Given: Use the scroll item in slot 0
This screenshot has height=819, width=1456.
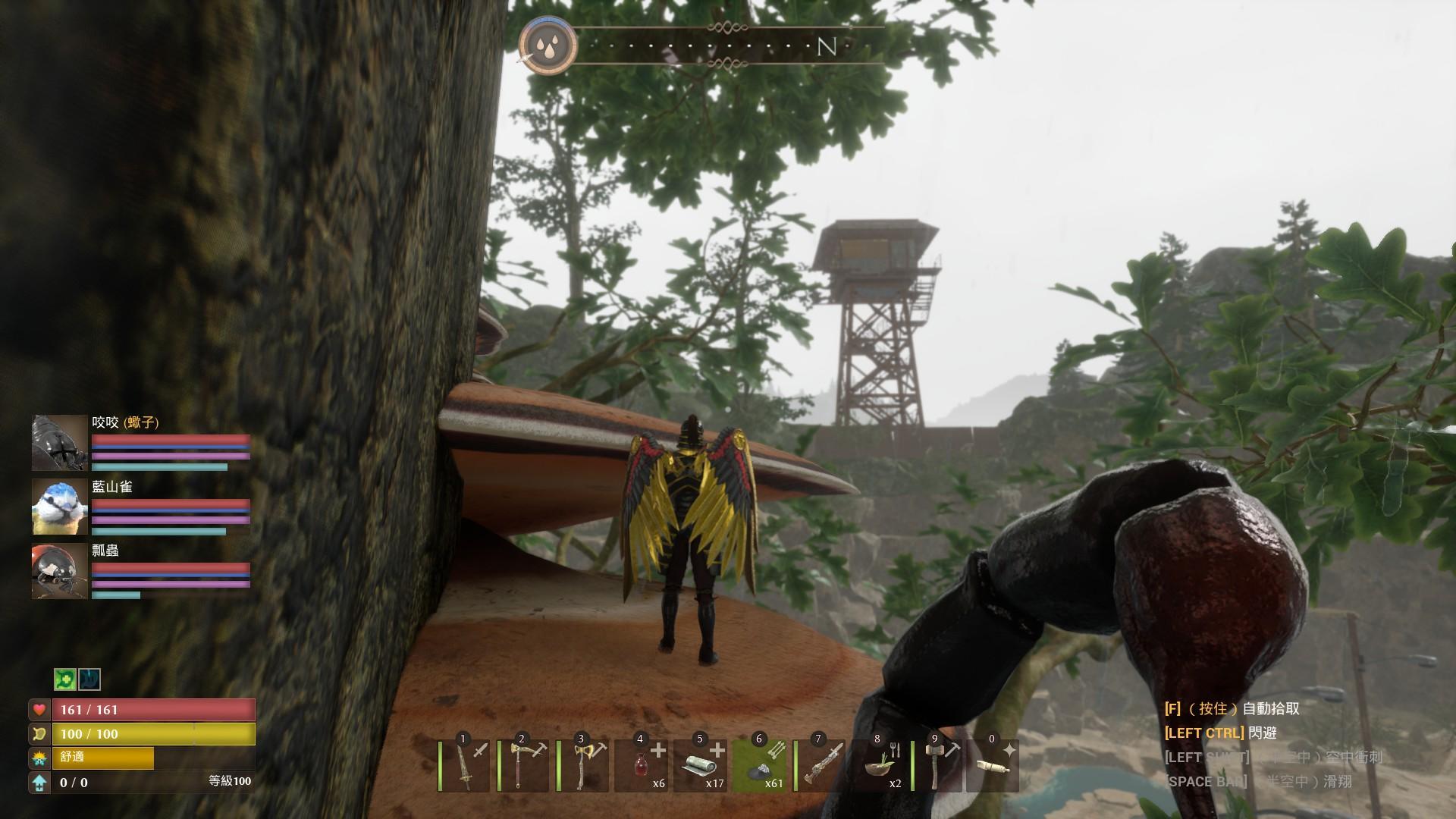Looking at the screenshot, I should (992, 765).
